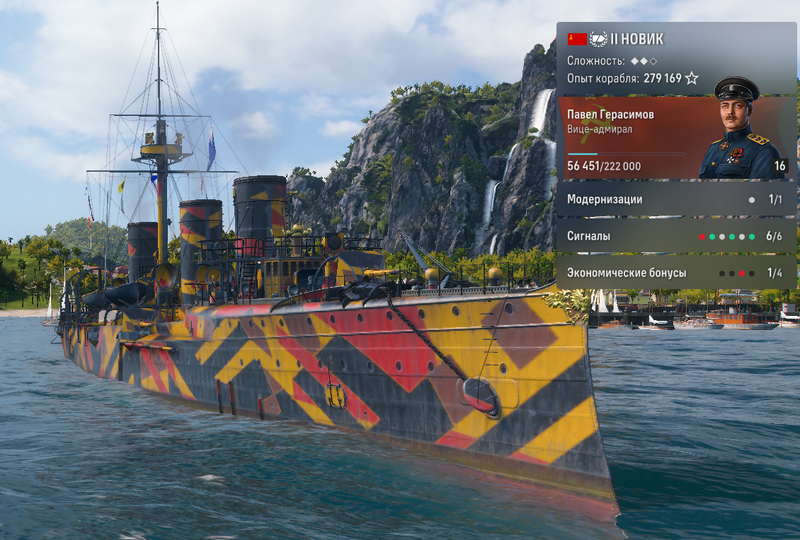Viewport: 800px width, 540px height.
Task: Open the Модернизации section
Action: click(x=675, y=199)
